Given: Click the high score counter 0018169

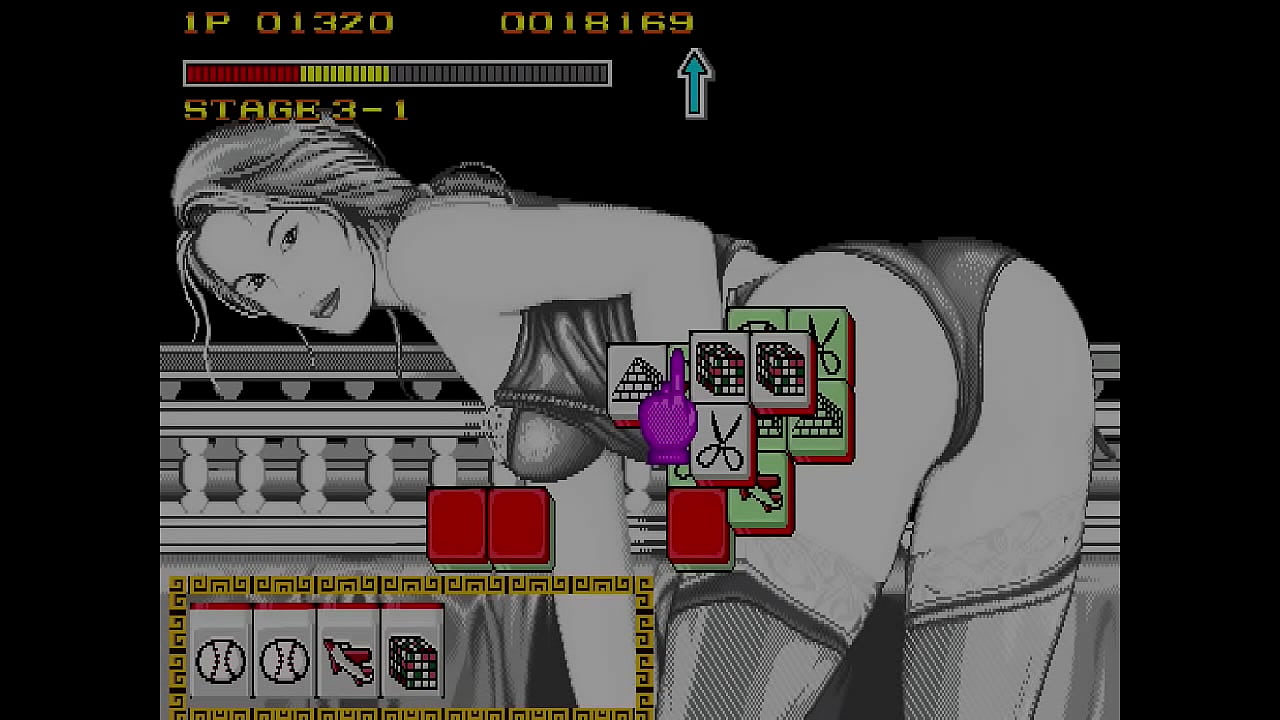Looking at the screenshot, I should [x=595, y=22].
